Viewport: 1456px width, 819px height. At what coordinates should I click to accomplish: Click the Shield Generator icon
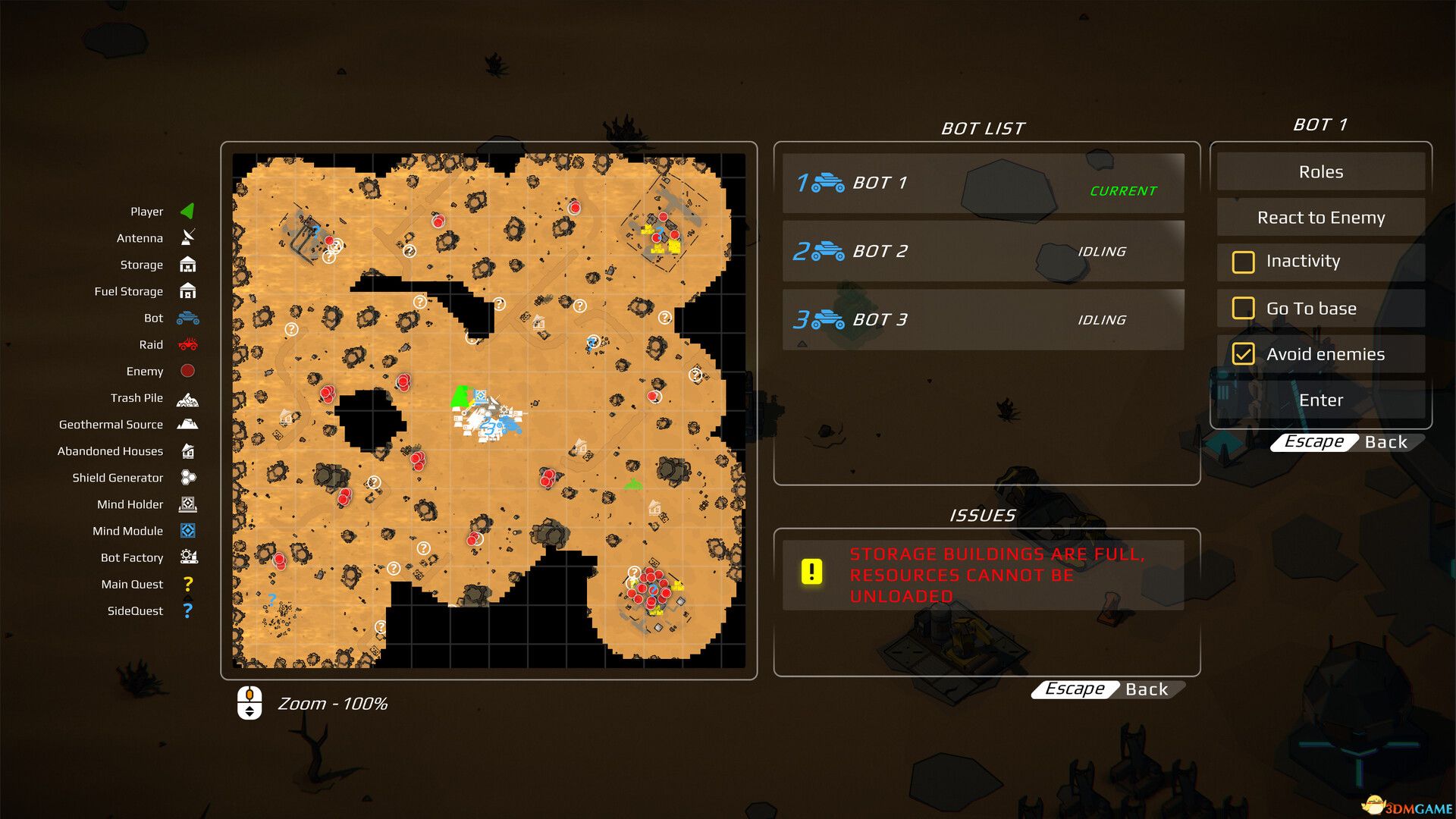click(188, 478)
